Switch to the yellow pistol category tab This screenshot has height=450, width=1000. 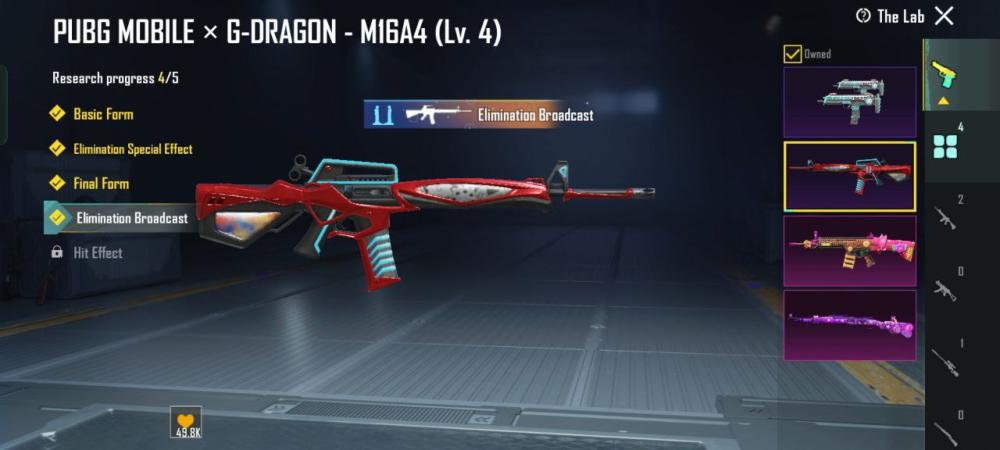click(x=943, y=73)
